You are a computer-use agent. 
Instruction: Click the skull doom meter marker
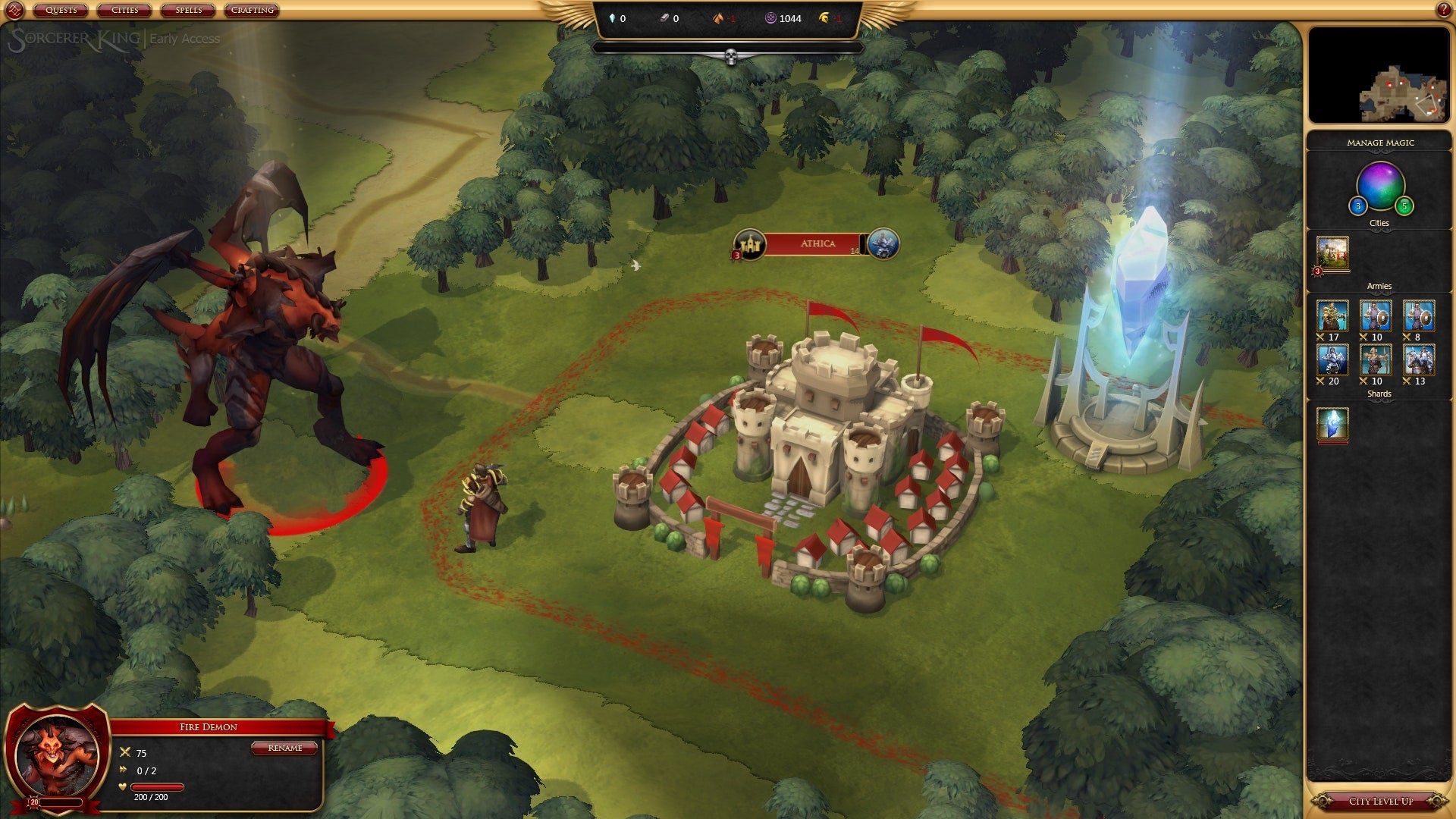coord(731,57)
